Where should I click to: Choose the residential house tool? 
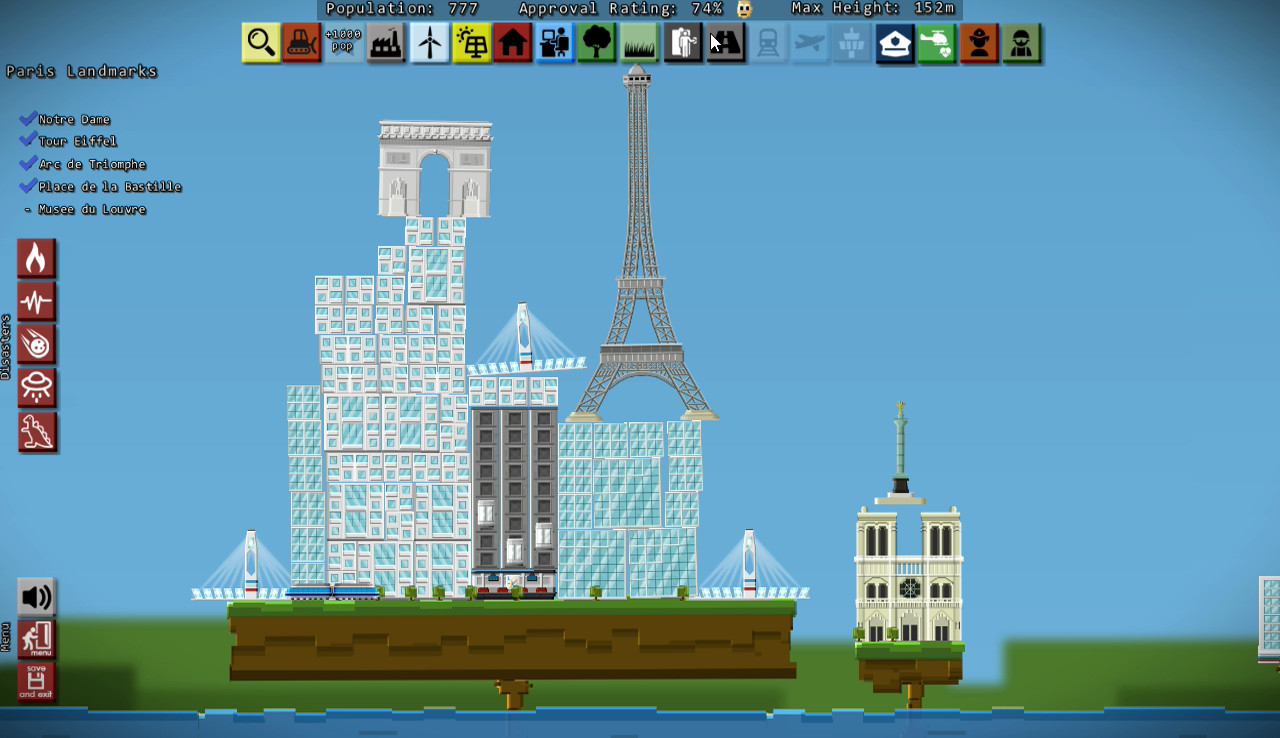512,42
